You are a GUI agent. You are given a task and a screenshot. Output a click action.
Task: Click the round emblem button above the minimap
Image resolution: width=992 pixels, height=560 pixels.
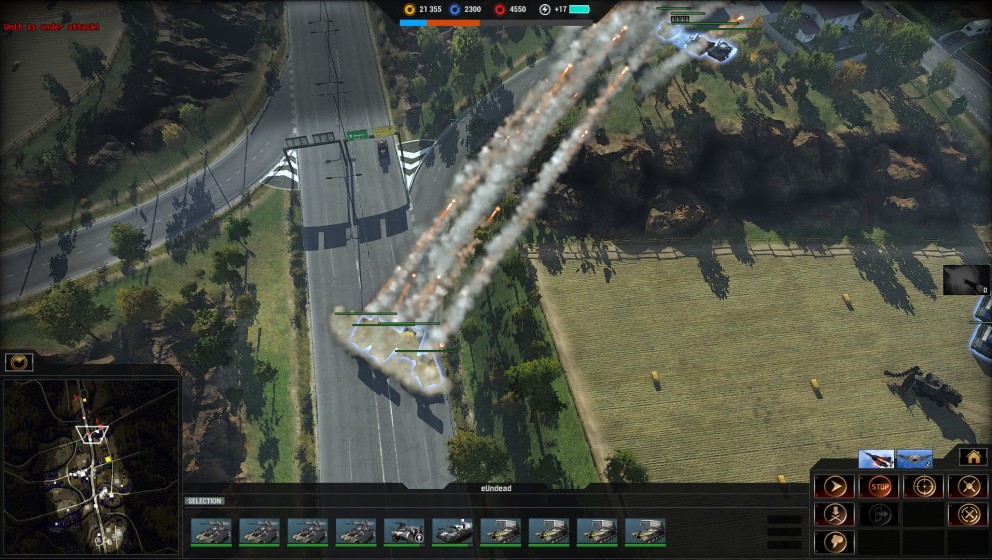[x=19, y=362]
